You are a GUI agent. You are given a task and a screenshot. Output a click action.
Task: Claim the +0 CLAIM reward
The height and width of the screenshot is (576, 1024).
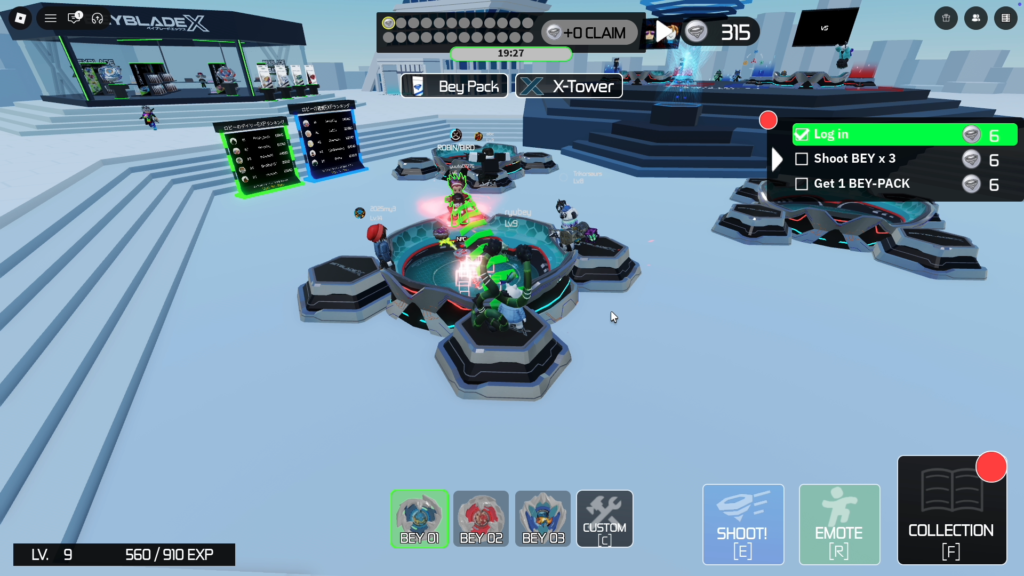coord(587,33)
